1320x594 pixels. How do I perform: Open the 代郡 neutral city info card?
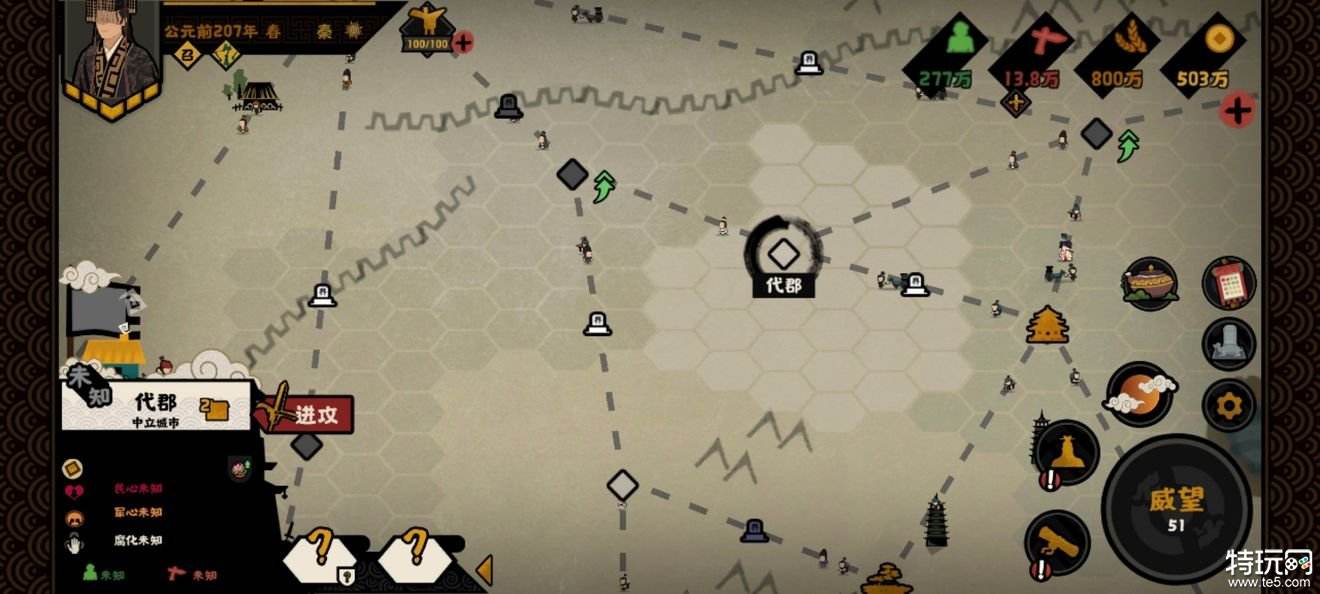[156, 406]
